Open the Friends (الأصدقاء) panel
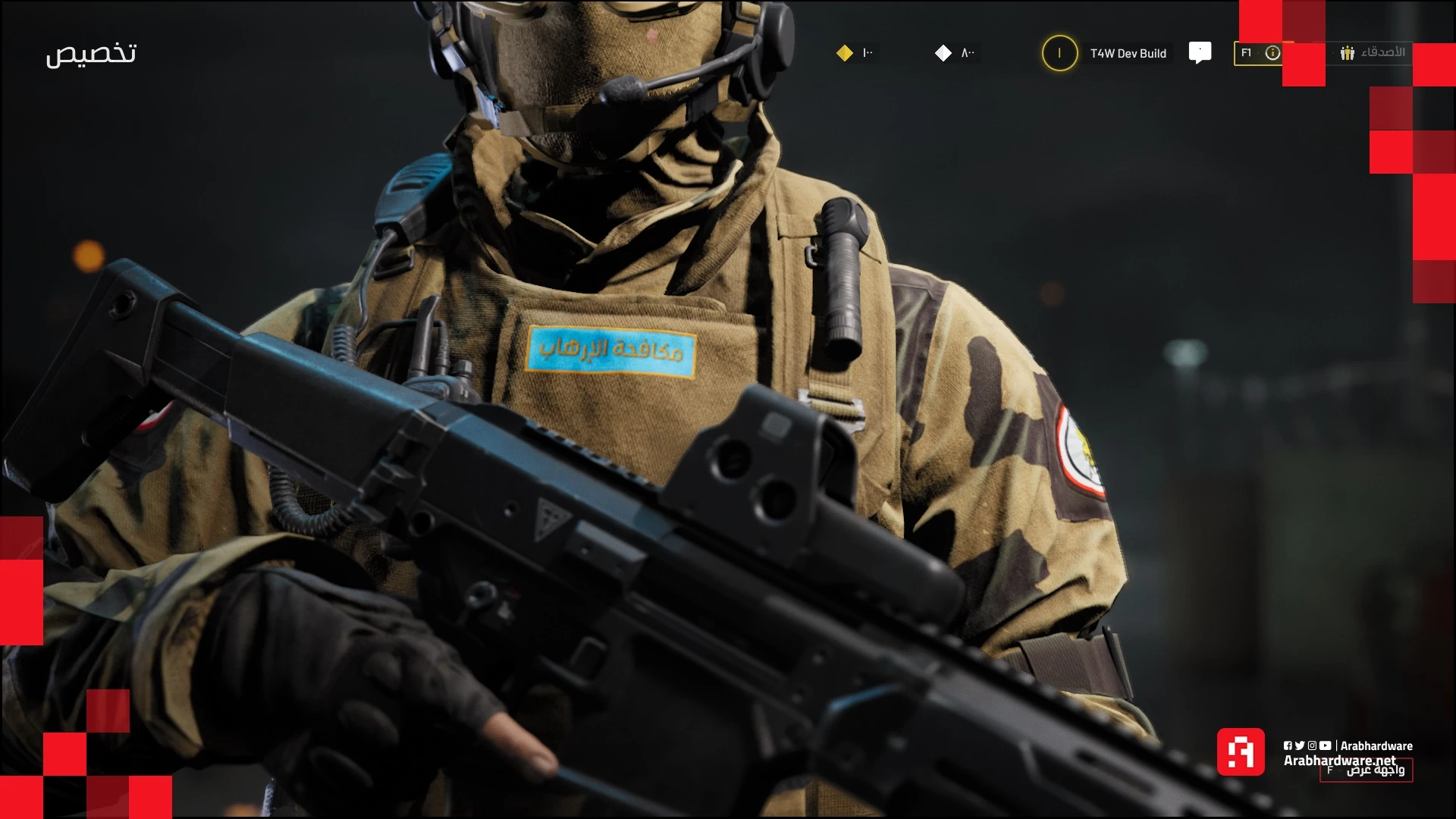 [1373, 52]
